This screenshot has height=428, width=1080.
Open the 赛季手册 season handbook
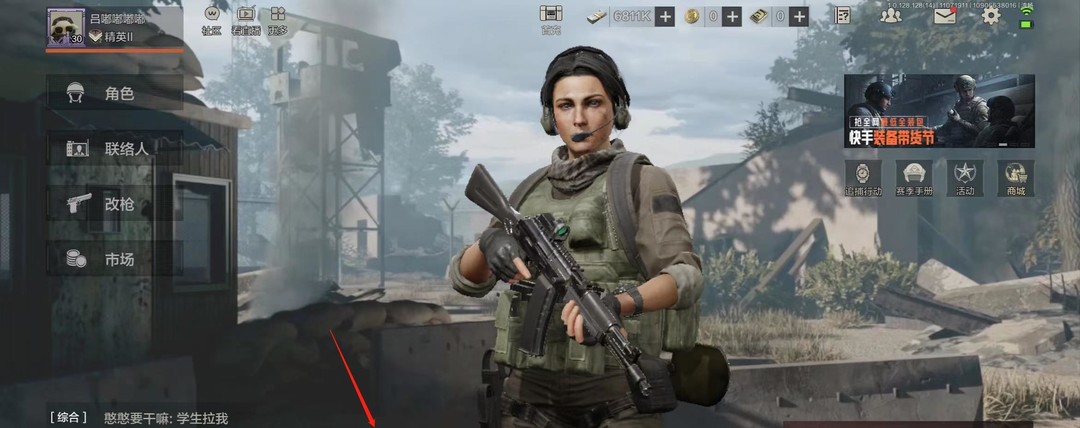914,177
